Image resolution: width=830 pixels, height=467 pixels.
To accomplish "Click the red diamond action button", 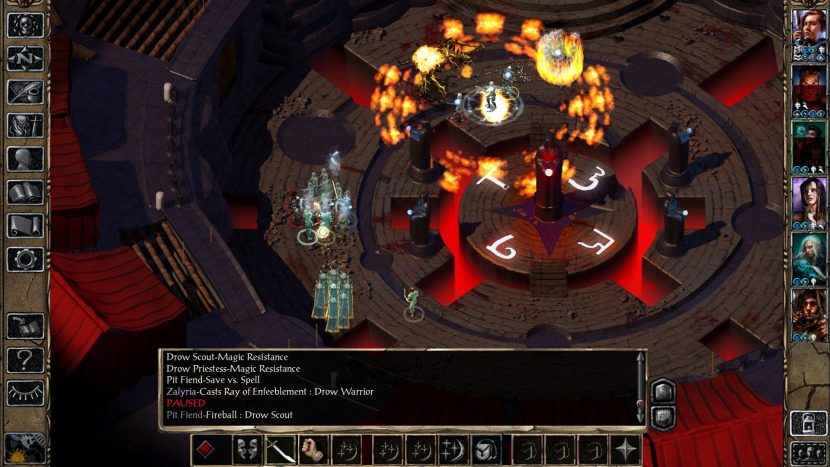I will [206, 449].
